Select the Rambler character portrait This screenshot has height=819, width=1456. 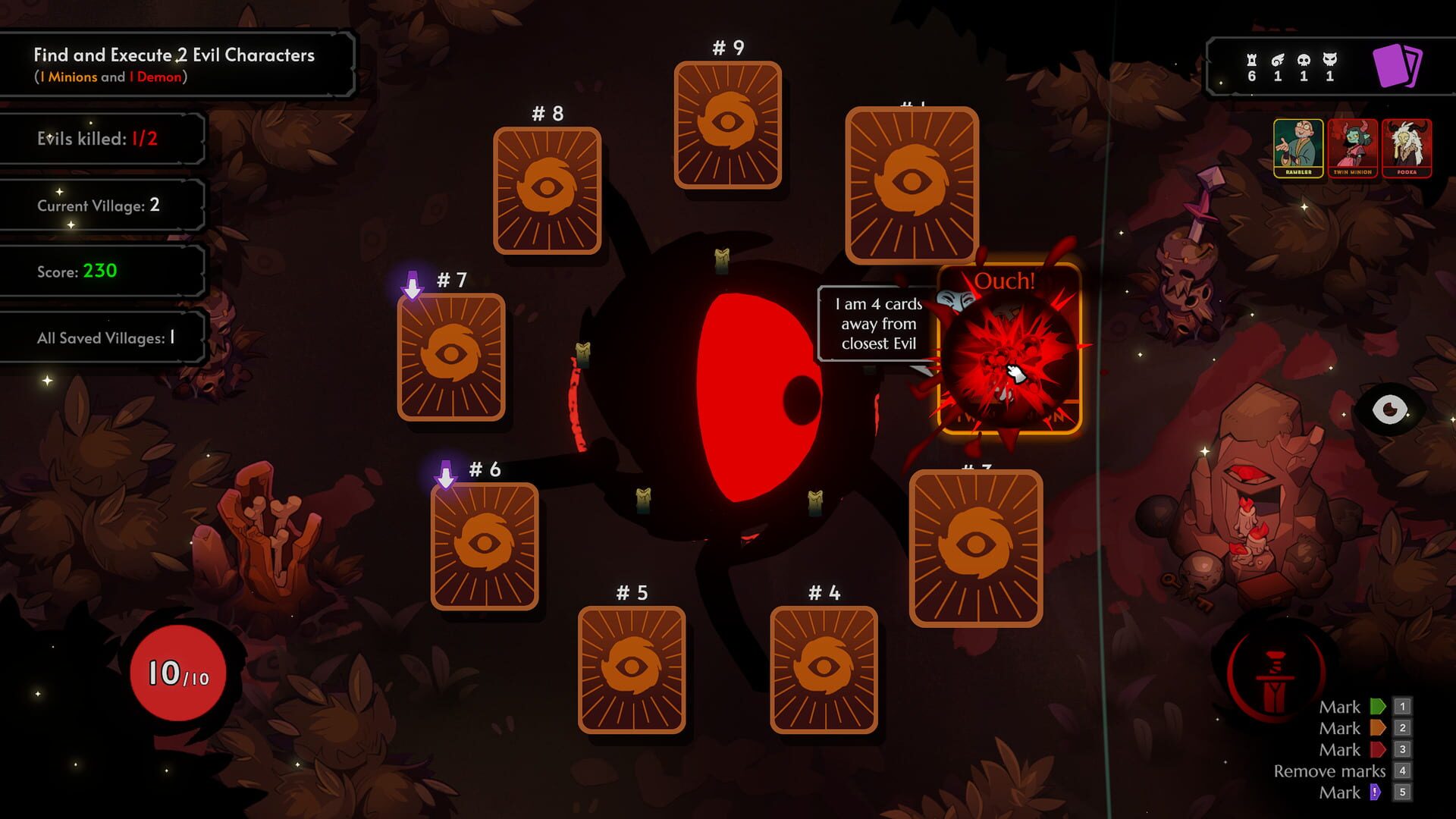click(x=1298, y=149)
